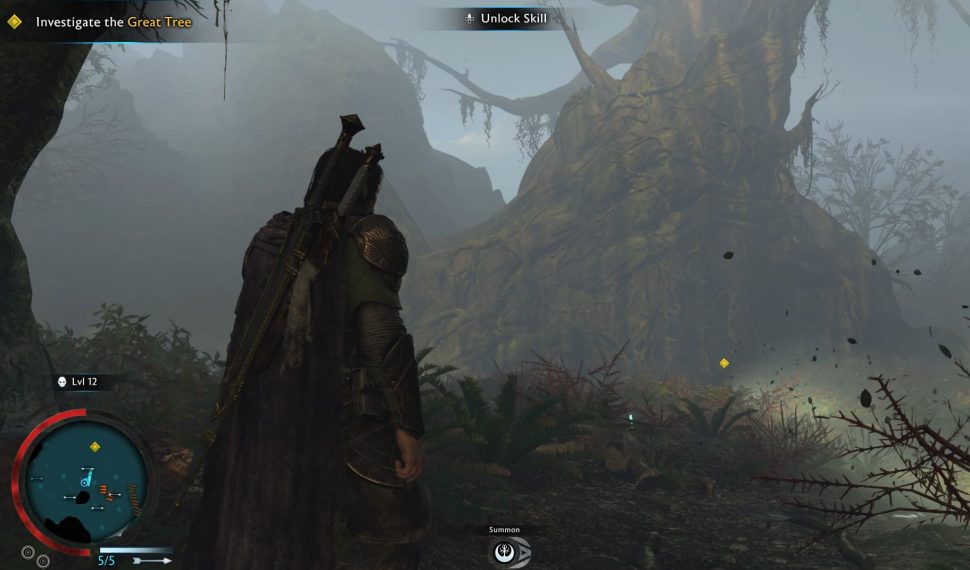The image size is (970, 570).
Task: Open the circular minimap
Action: click(x=85, y=481)
